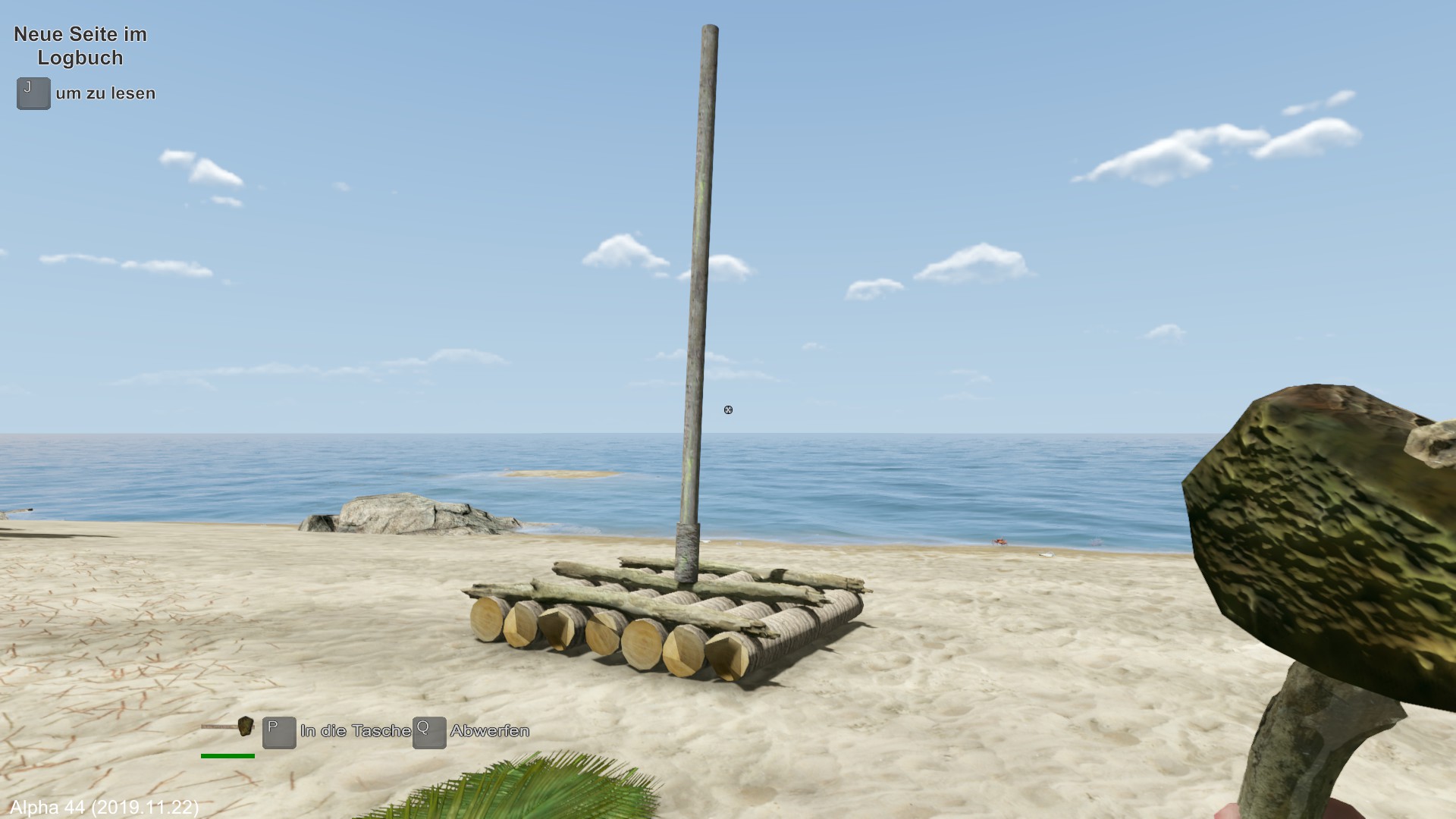Select the held stone tool icon
This screenshot has width=1456, height=819.
point(228,727)
